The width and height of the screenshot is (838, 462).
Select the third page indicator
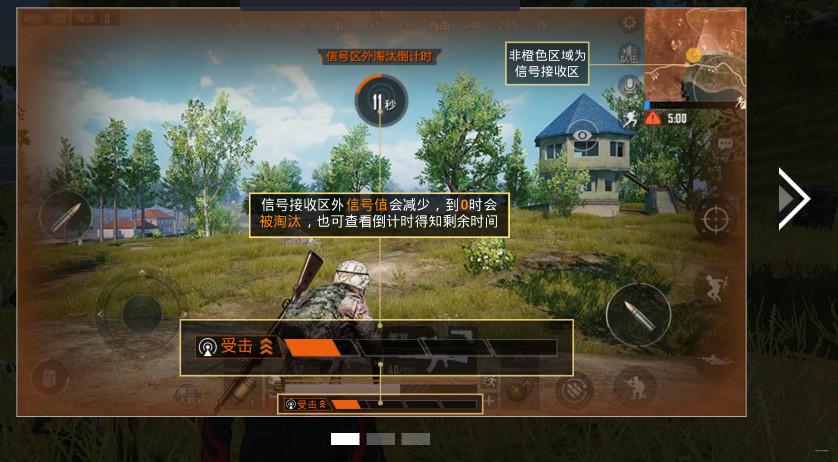[x=415, y=439]
